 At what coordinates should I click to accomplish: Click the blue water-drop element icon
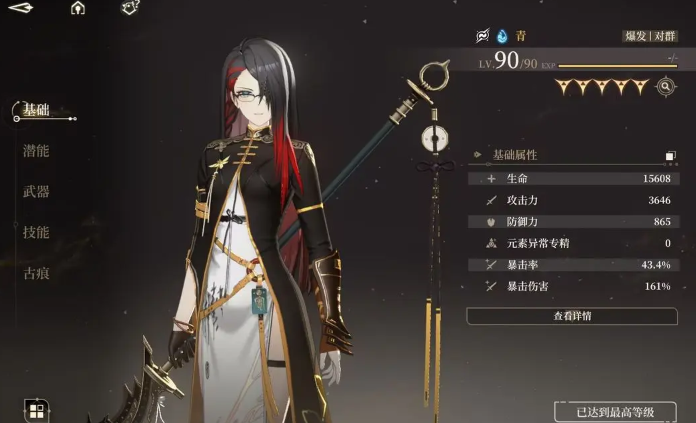(502, 36)
